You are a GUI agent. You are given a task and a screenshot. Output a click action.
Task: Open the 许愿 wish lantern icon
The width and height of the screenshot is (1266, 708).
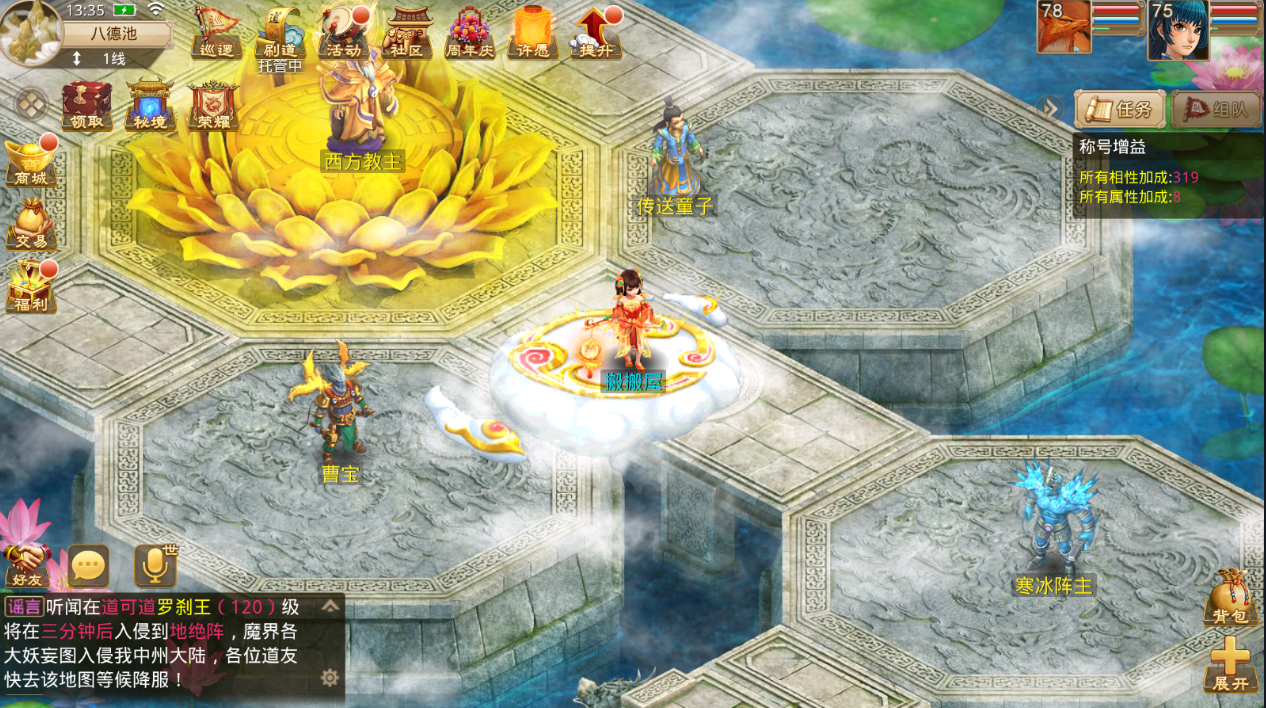click(x=534, y=33)
